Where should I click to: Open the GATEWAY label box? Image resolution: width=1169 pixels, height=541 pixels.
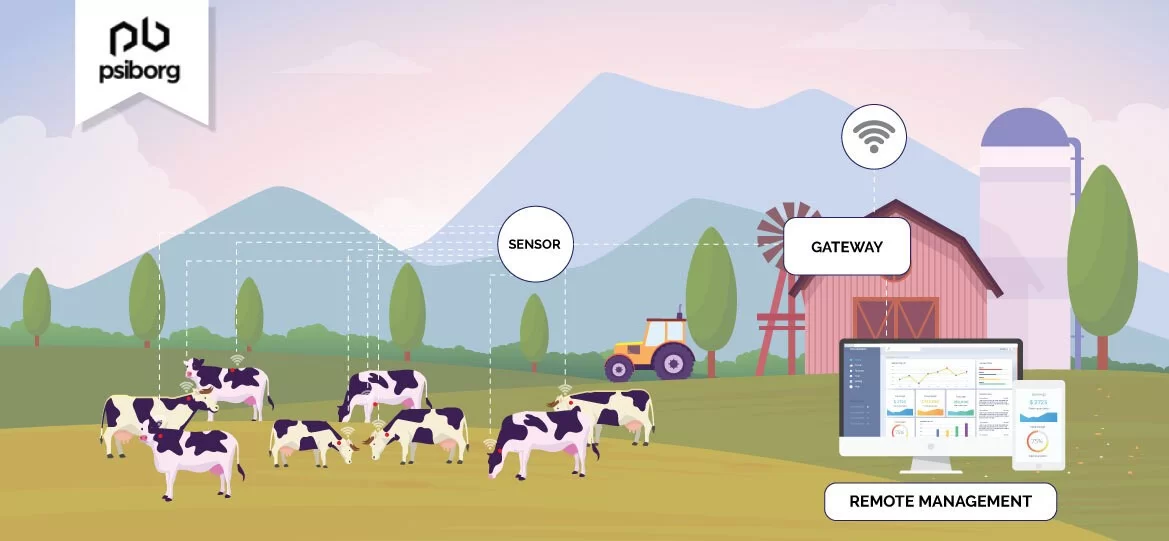point(846,246)
